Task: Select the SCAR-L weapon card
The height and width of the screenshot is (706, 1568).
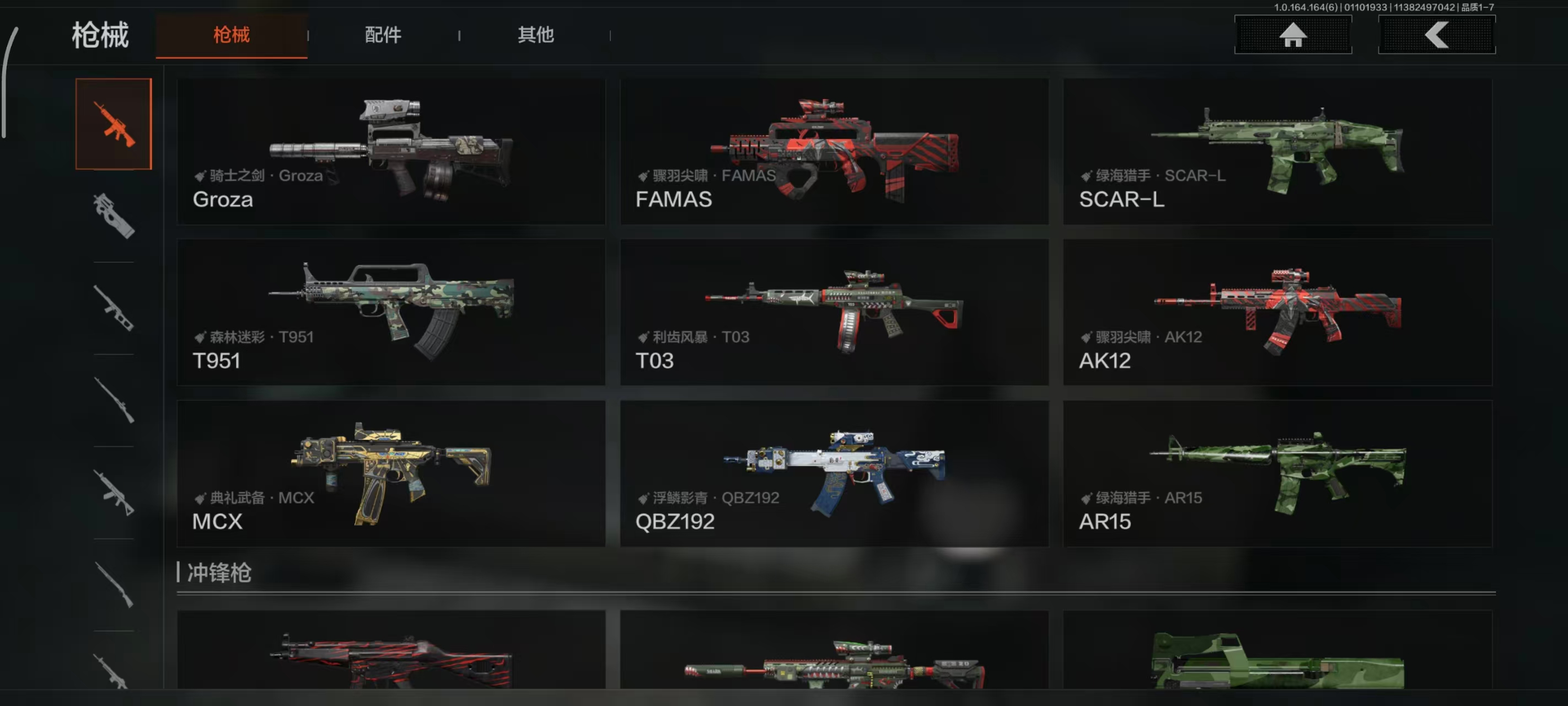Action: tap(1277, 152)
